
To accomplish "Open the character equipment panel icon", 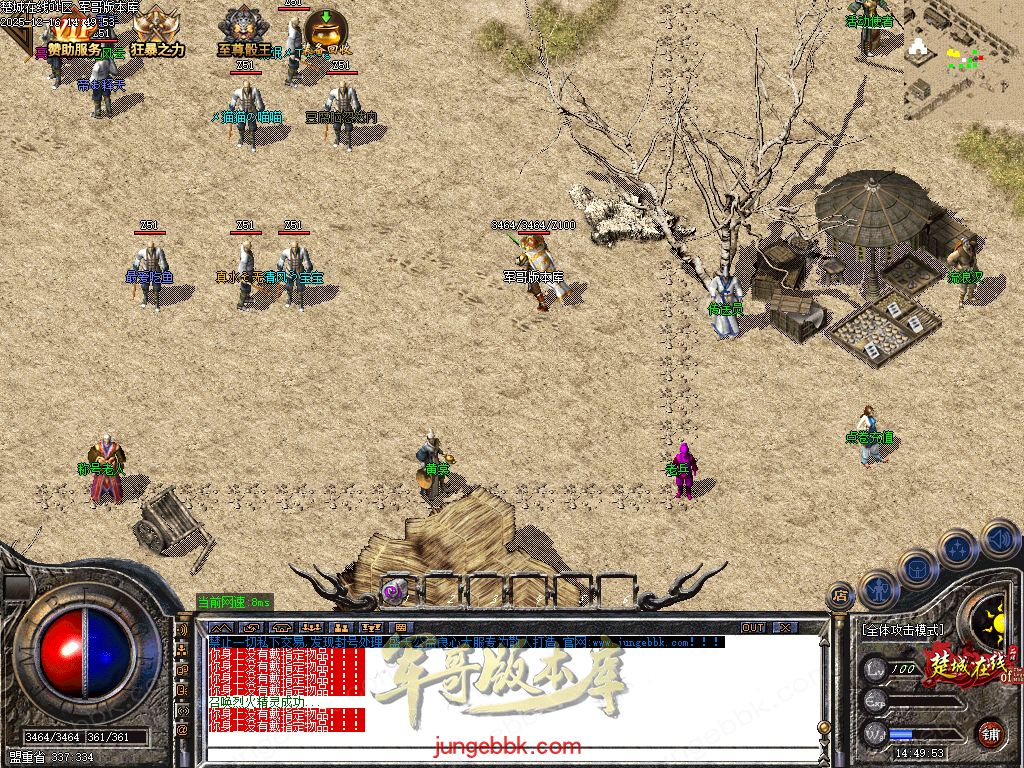I will (x=878, y=590).
